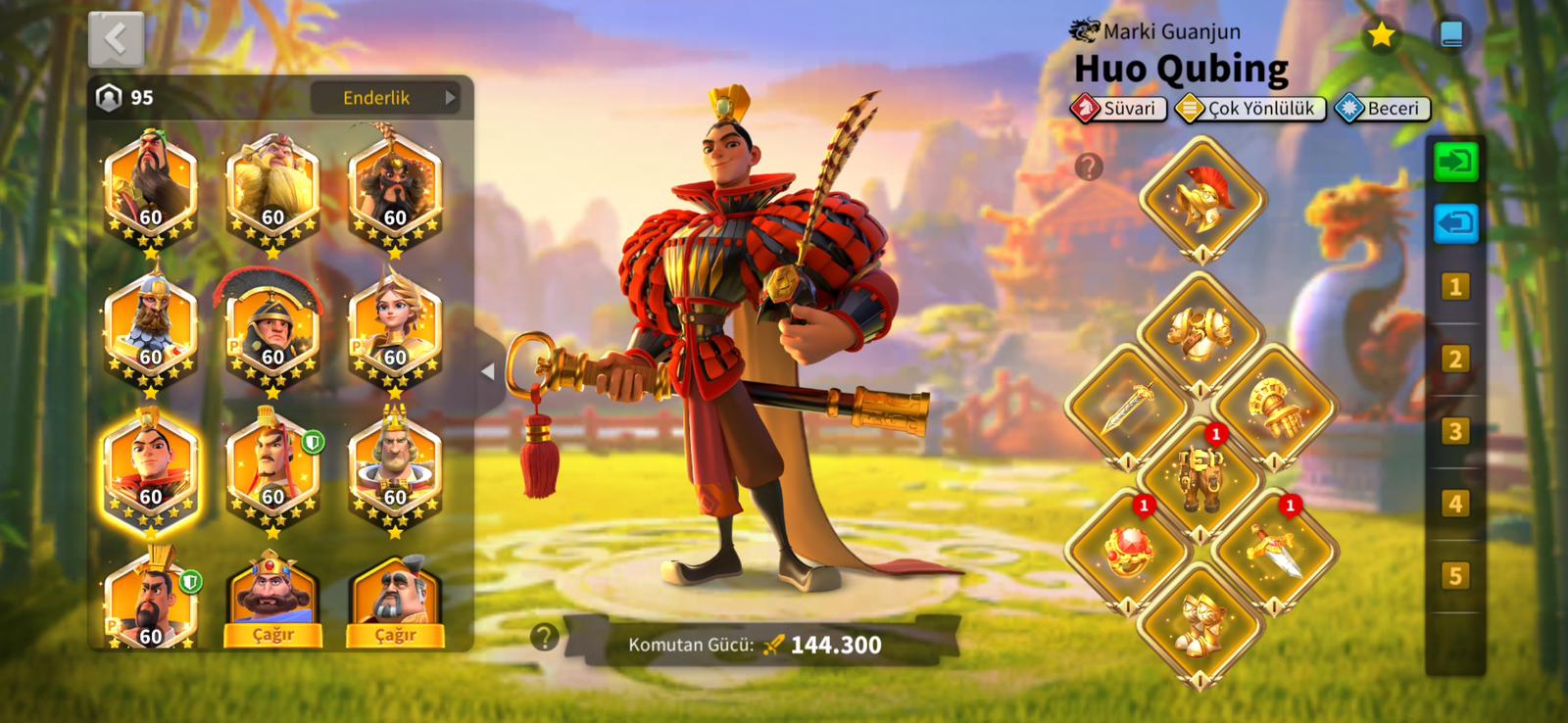
Task: Collapse the commander list side arrow
Action: click(488, 371)
